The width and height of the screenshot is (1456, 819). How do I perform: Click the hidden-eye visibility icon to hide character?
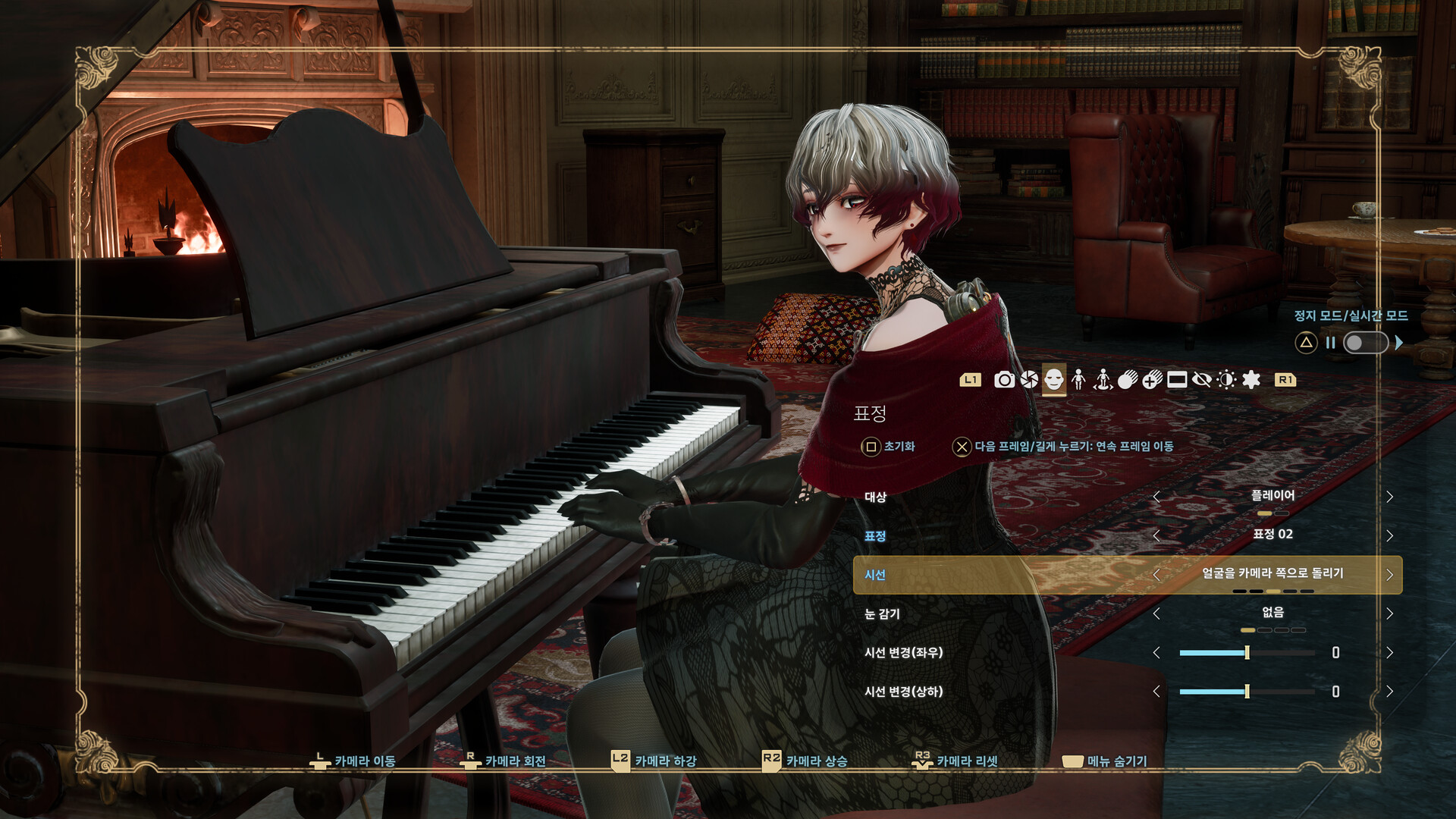click(x=1202, y=381)
